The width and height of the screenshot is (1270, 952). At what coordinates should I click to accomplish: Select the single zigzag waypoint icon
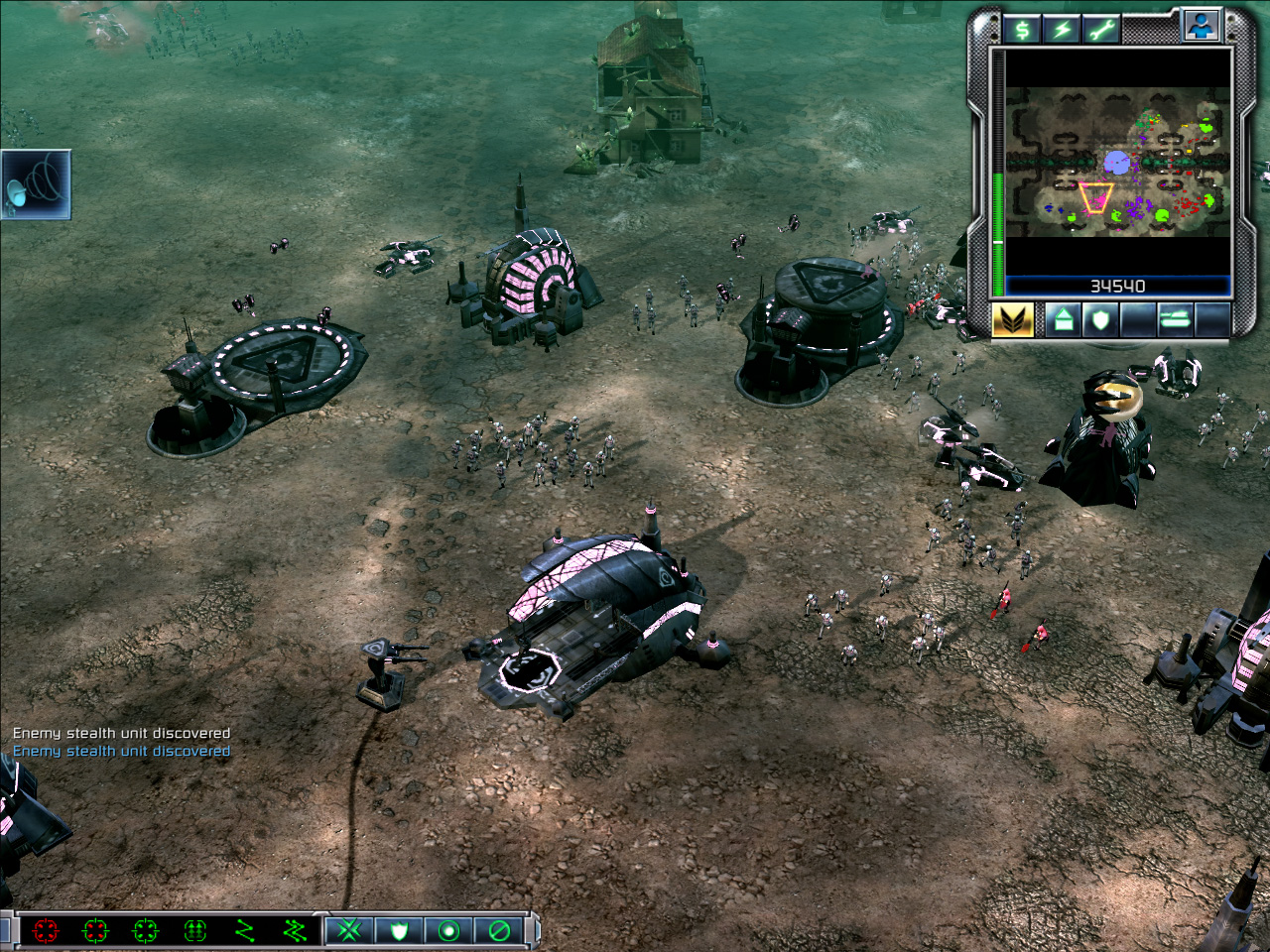coord(245,930)
